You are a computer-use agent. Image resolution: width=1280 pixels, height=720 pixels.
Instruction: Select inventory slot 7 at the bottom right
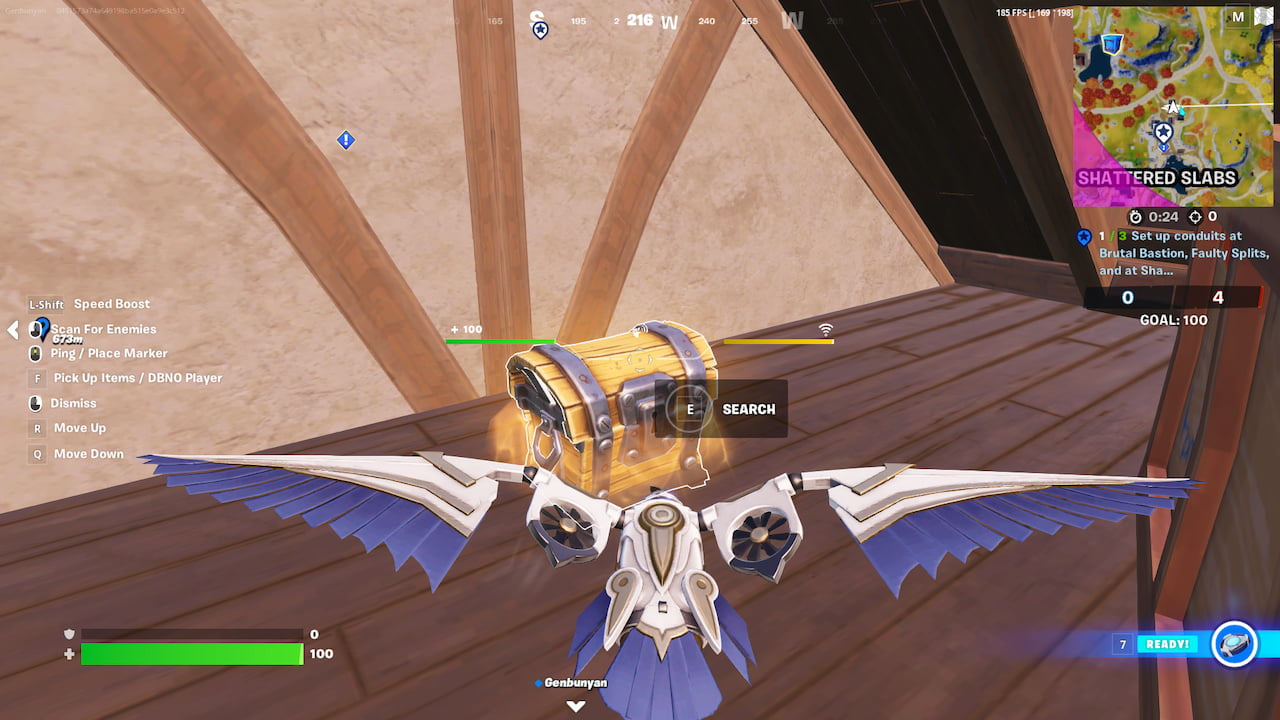point(1121,644)
